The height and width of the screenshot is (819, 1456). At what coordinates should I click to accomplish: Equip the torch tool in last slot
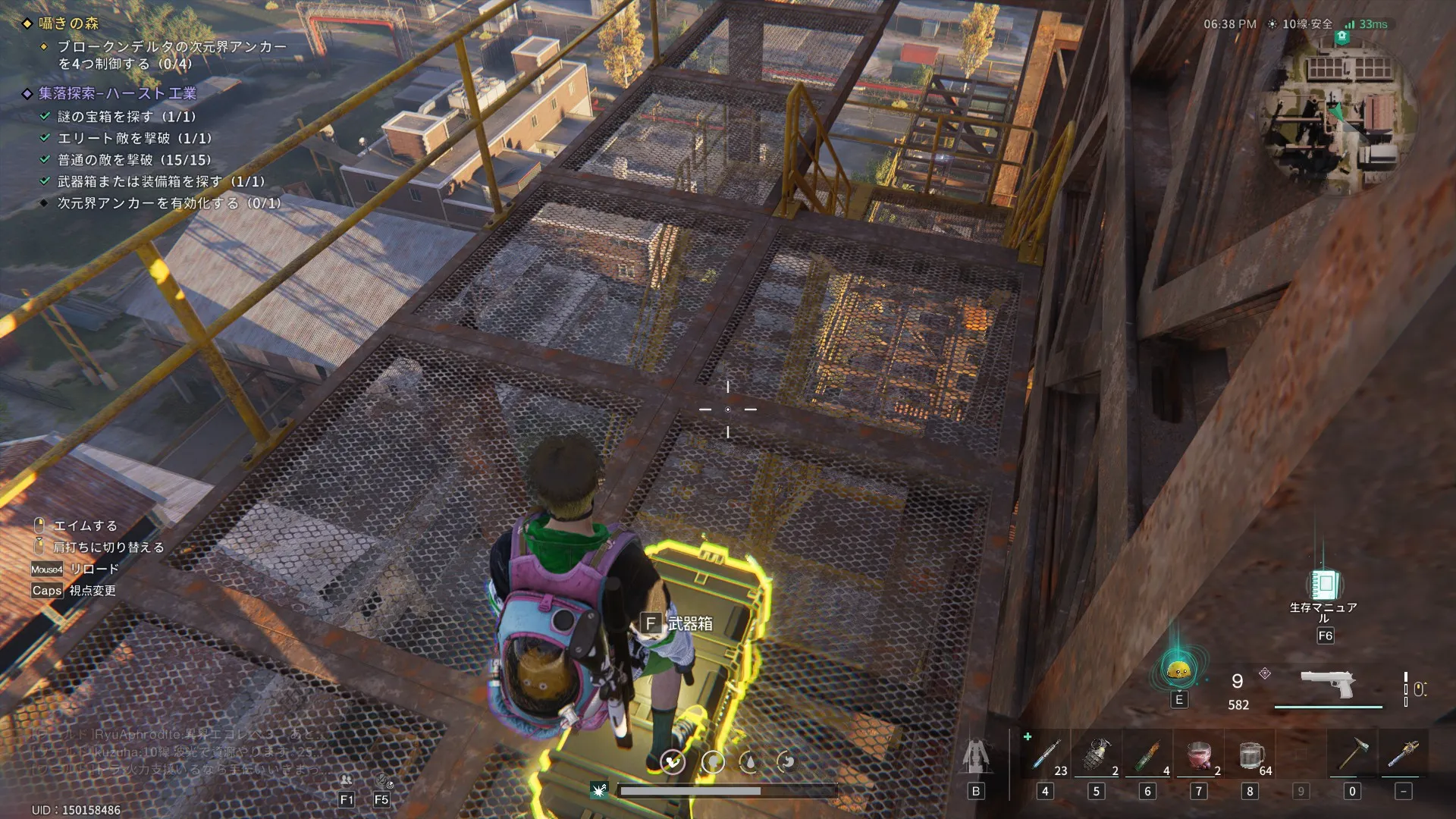tap(1403, 755)
